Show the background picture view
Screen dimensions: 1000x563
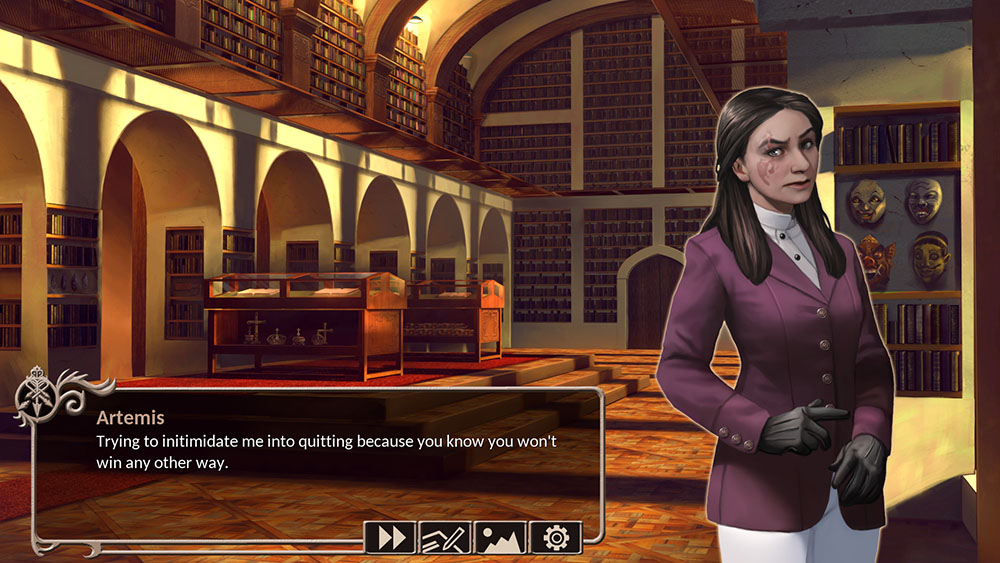pos(500,538)
